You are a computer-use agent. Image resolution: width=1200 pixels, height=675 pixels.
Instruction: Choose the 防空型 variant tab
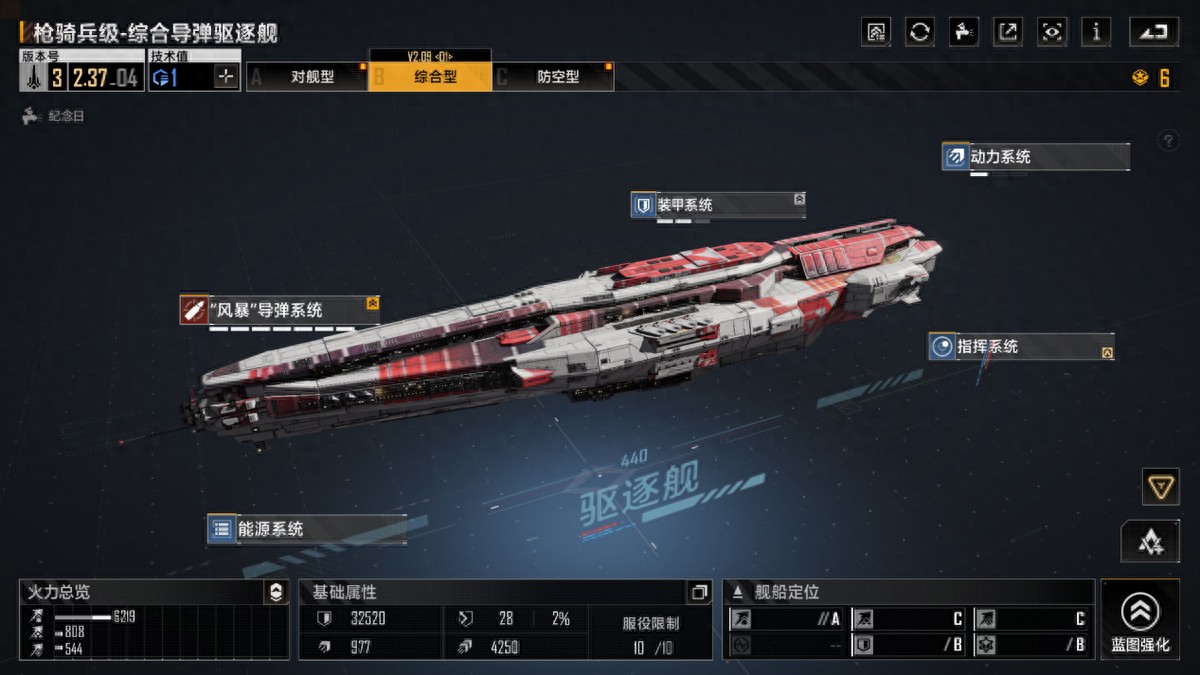[557, 77]
